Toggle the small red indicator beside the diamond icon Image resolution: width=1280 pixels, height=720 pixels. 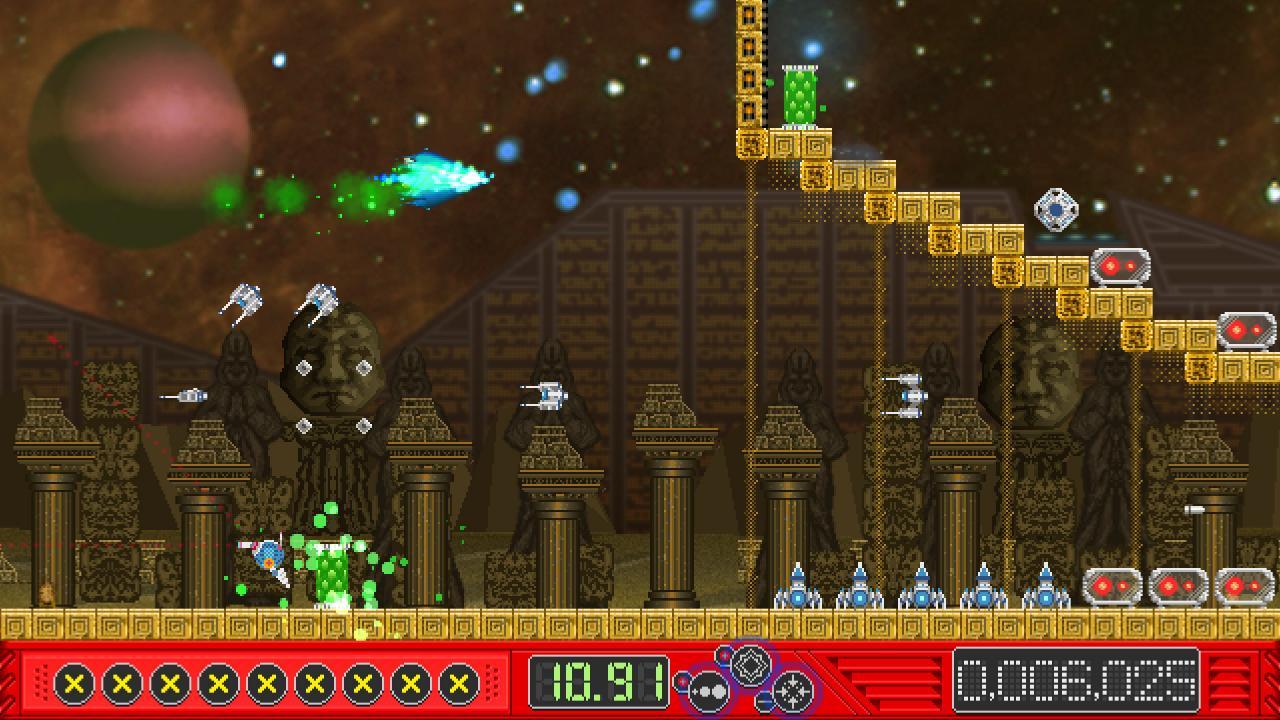723,657
